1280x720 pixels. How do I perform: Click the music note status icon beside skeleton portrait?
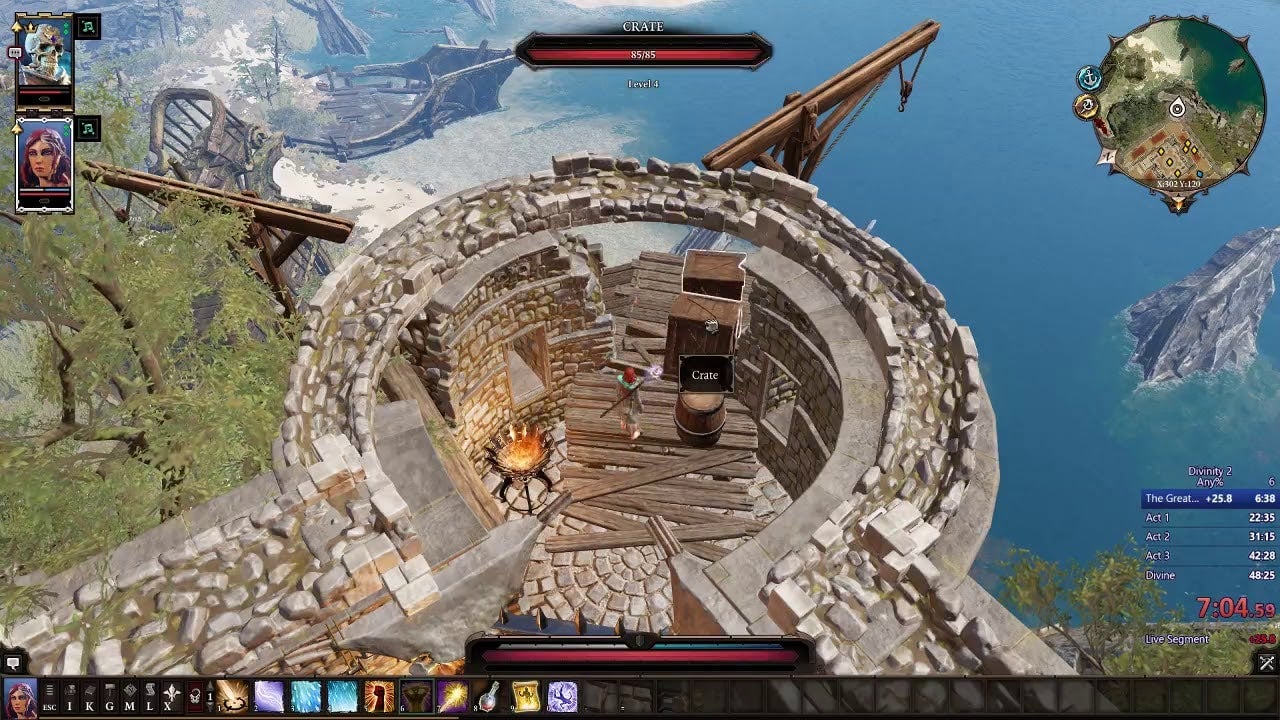[x=88, y=27]
